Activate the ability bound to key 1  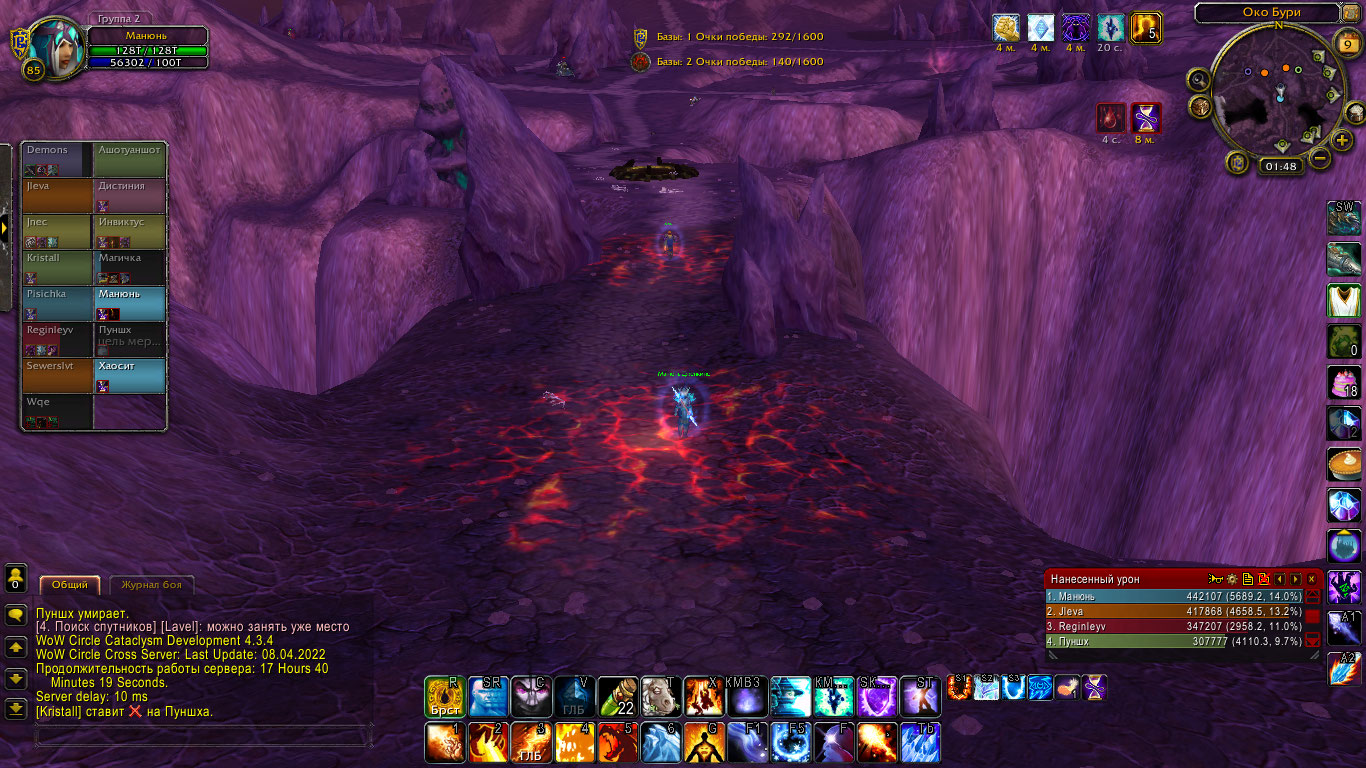(444, 743)
